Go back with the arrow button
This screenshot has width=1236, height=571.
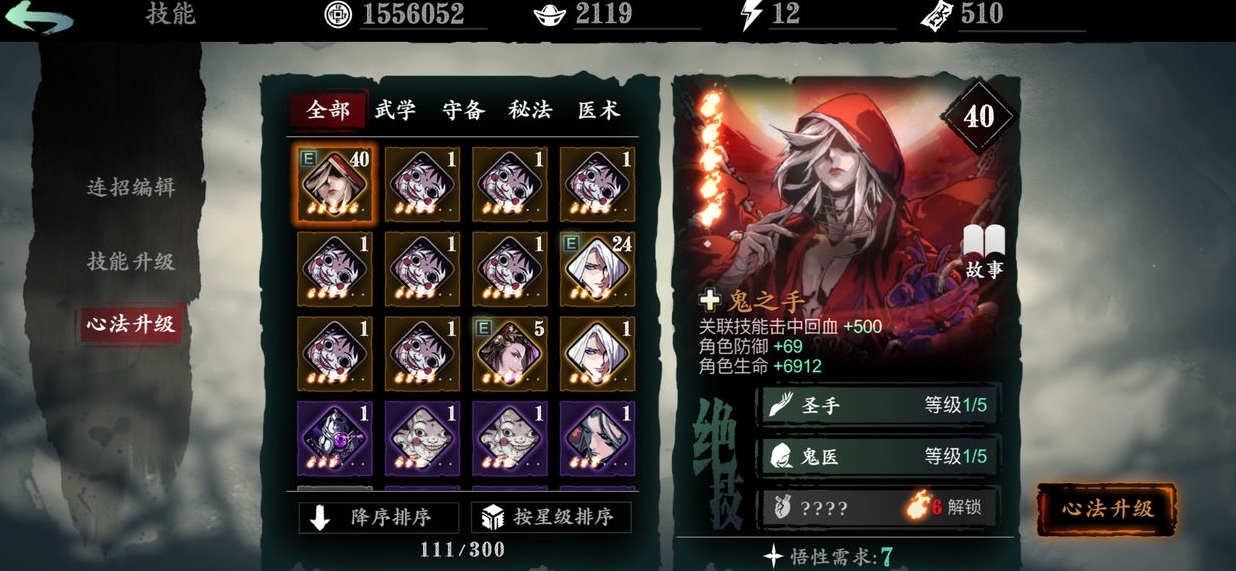click(39, 18)
